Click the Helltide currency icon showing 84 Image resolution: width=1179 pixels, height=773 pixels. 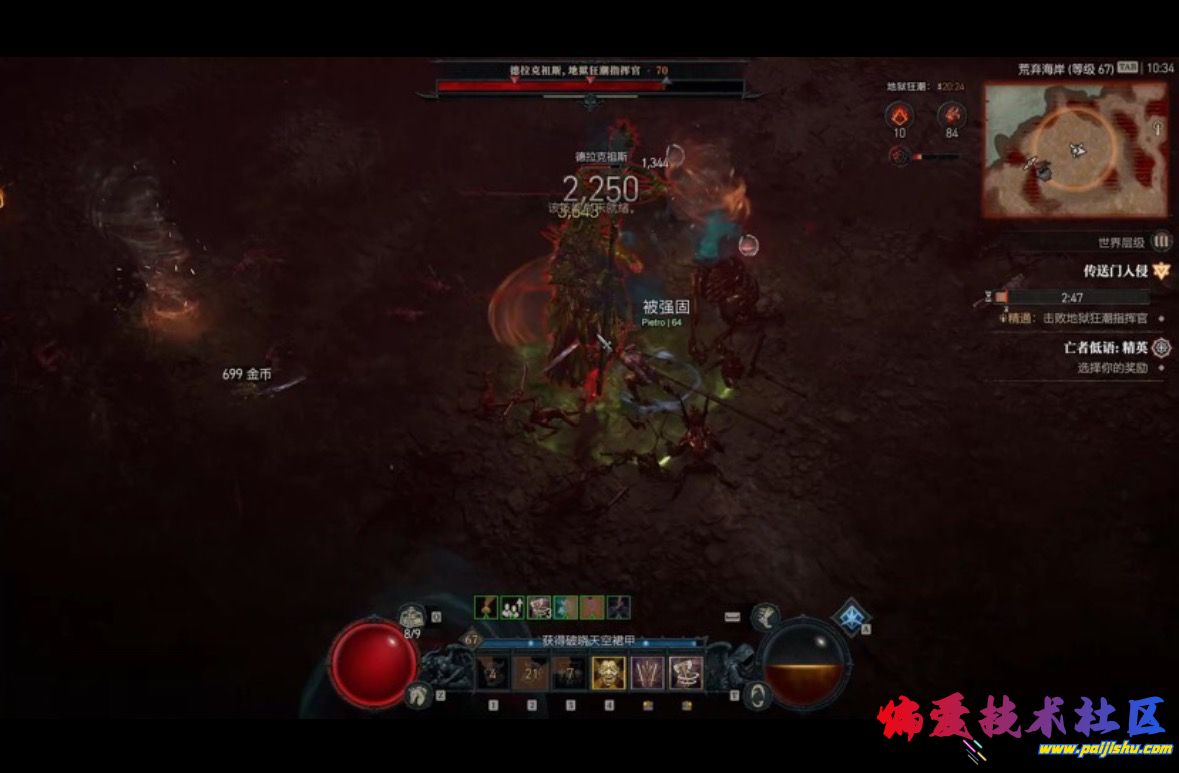point(951,116)
